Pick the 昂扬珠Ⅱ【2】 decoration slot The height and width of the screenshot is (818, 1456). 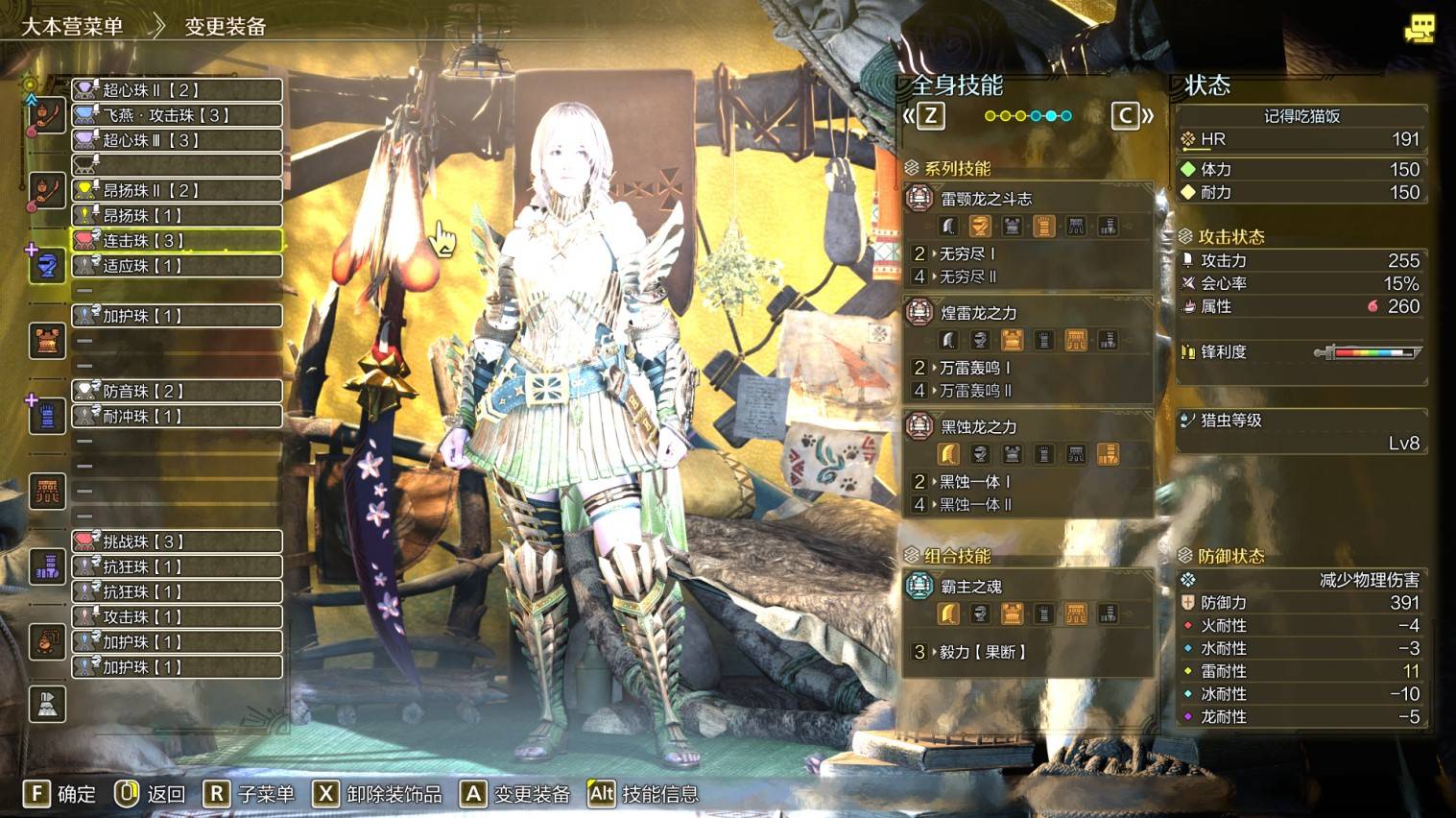[178, 190]
